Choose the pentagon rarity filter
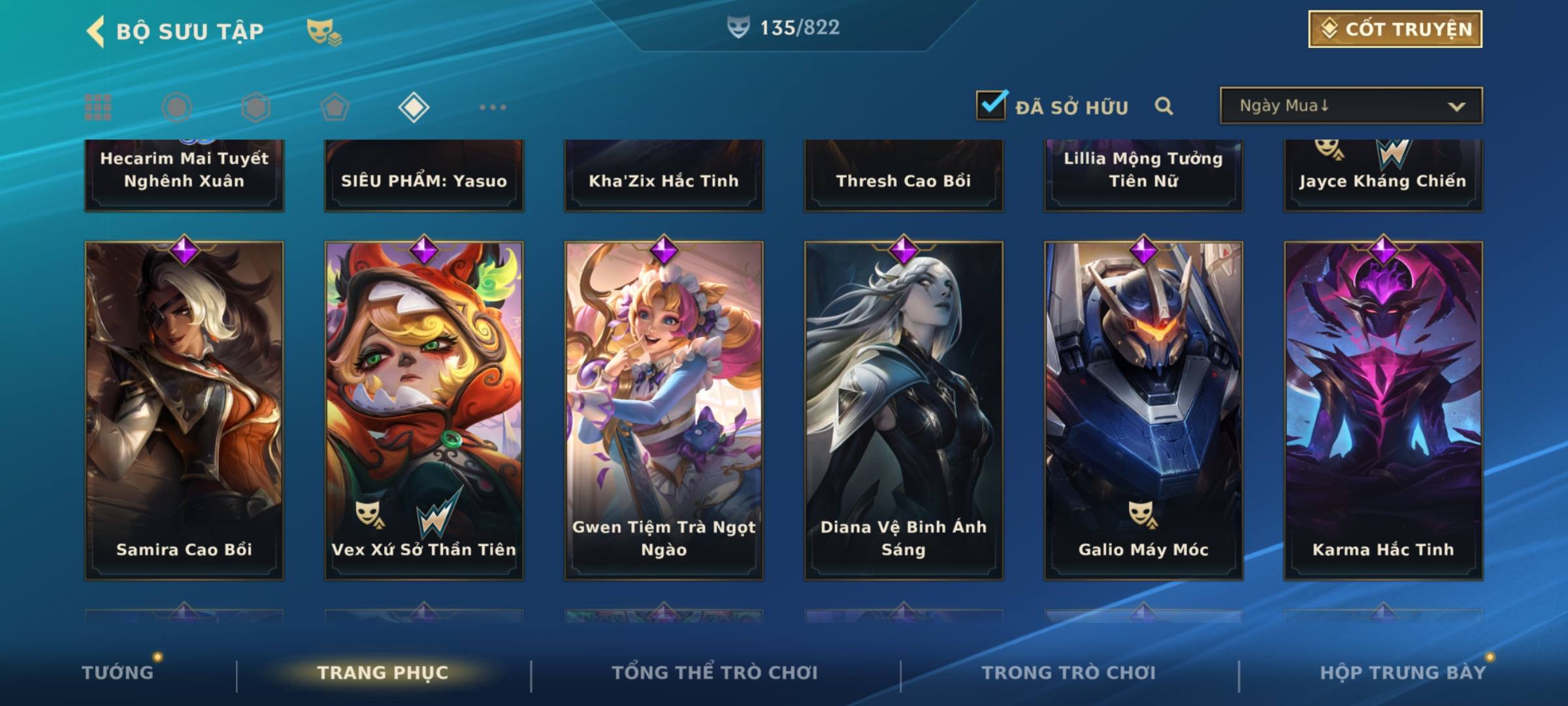Screen dimensions: 1568x706 (x=335, y=107)
